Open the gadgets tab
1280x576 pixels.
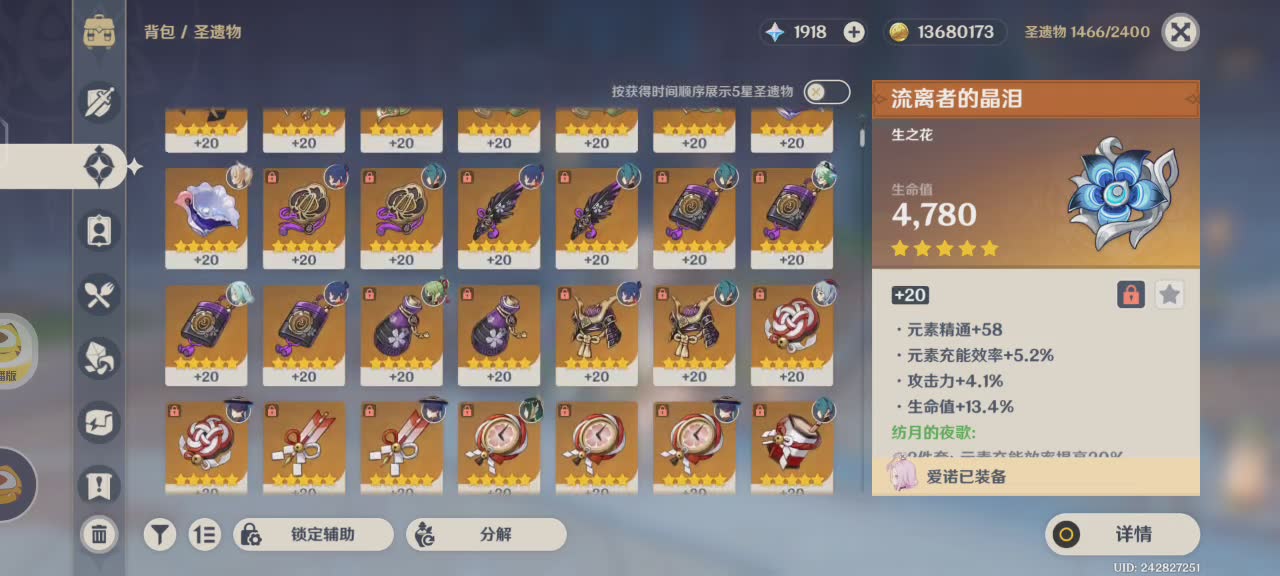100,422
